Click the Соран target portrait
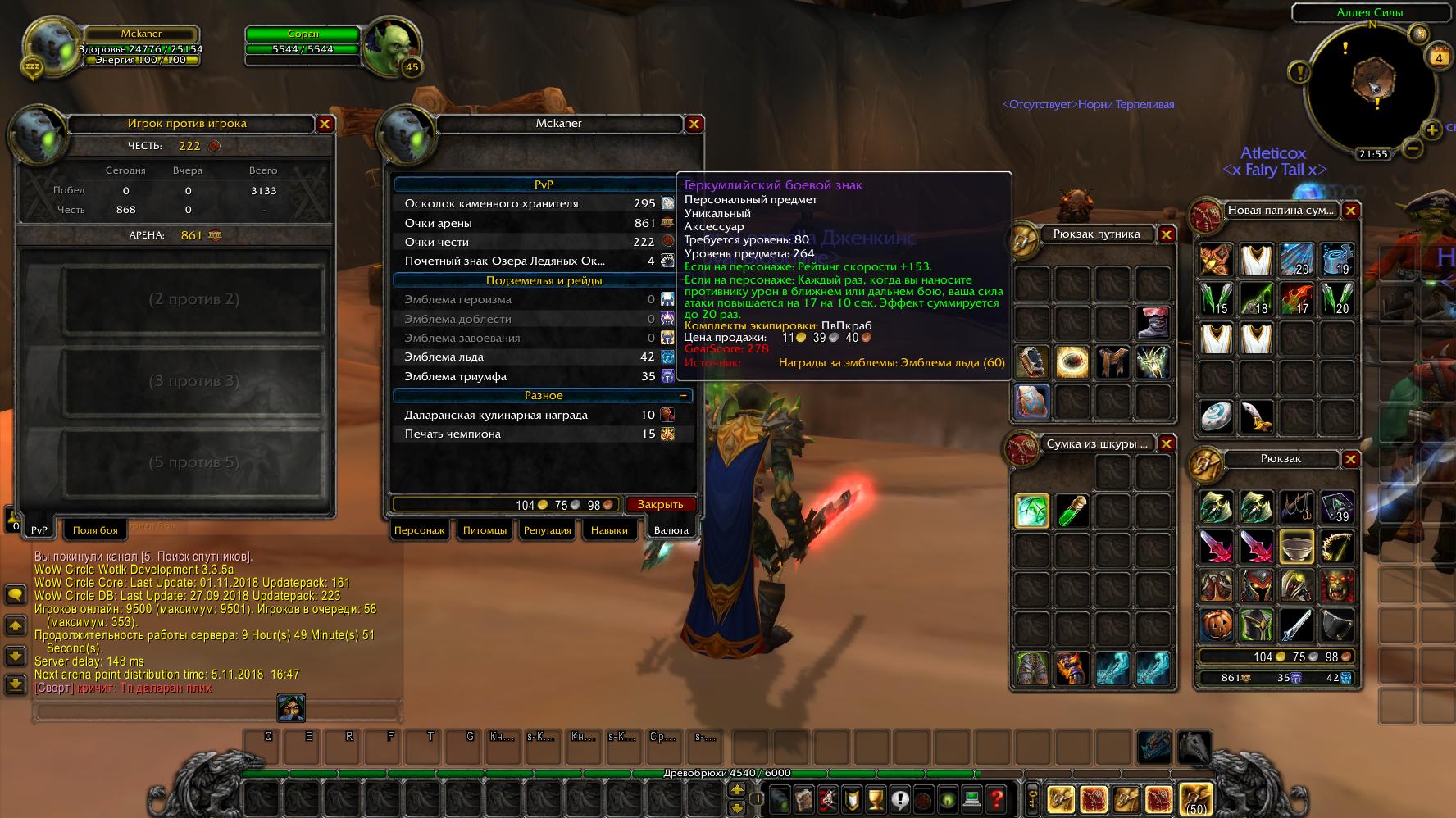The image size is (1456, 818). pyautogui.click(x=390, y=48)
